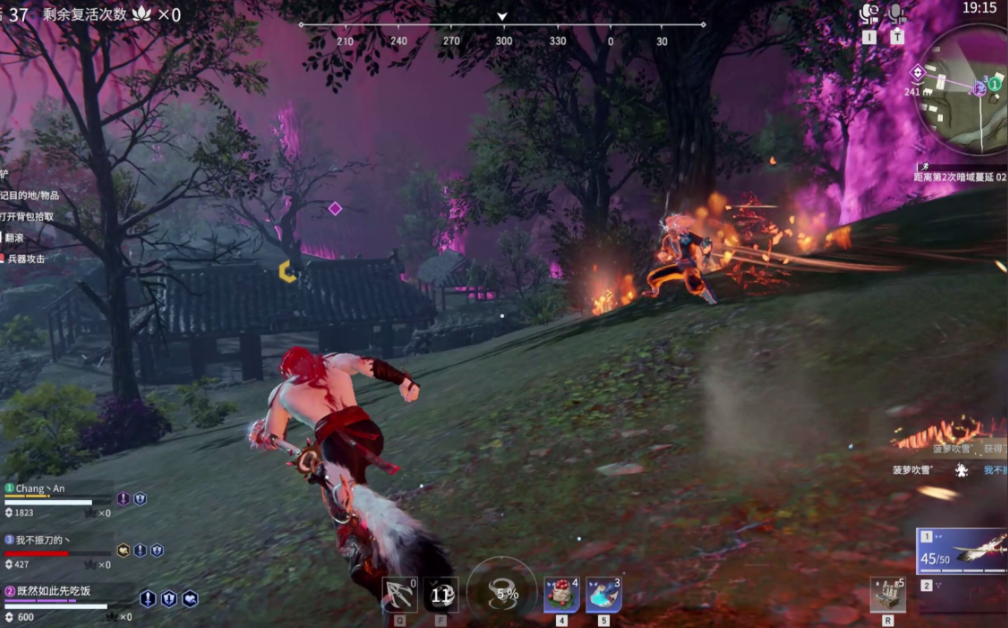Select the equipped weapon card showing 45/50
Viewport: 1008px width, 628px height.
tap(962, 552)
